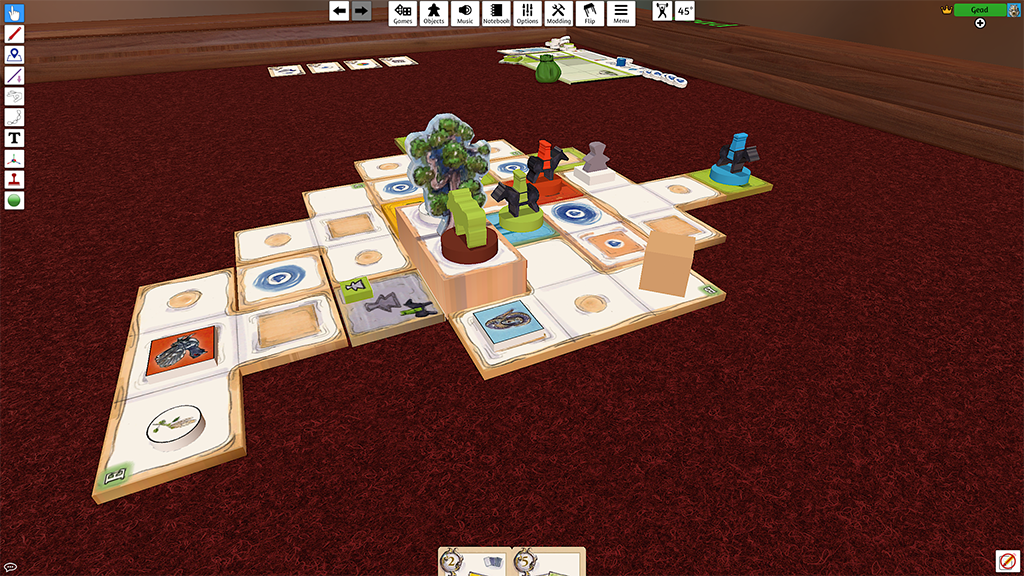Open the Notebook
Image resolution: width=1024 pixels, height=576 pixels.
click(x=496, y=13)
